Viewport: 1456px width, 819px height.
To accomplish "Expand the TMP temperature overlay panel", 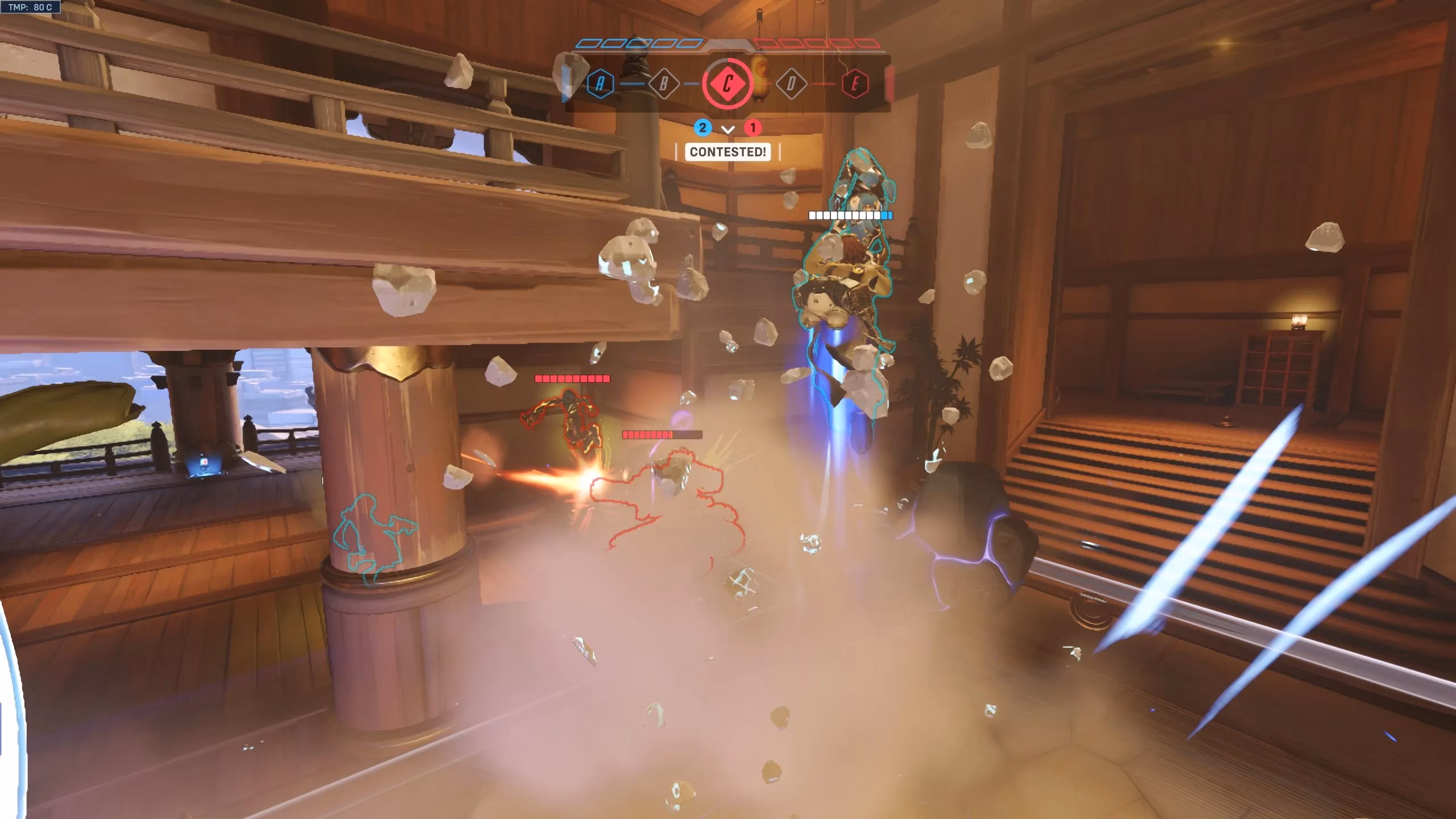I will (x=31, y=8).
